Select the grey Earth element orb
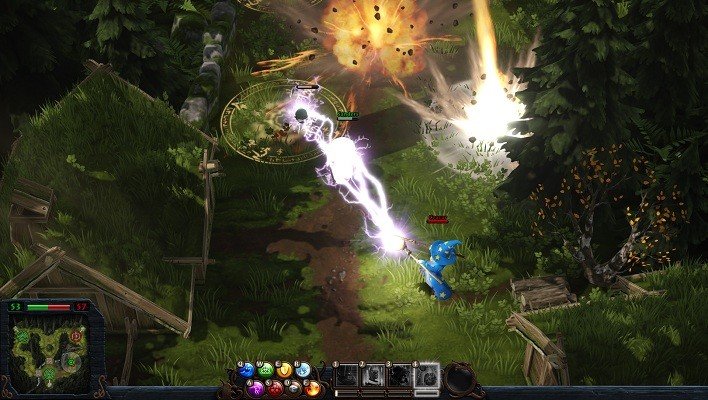The height and width of the screenshot is (400, 708). tap(294, 387)
